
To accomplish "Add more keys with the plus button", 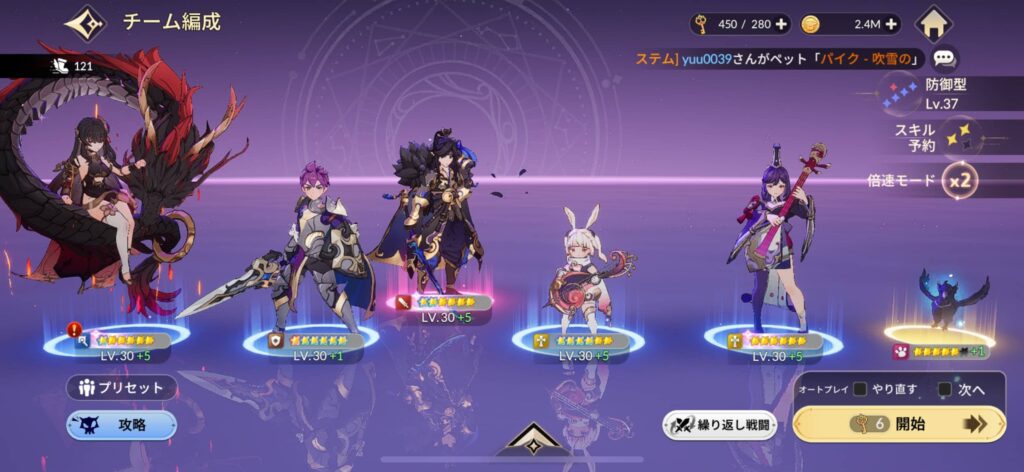I will 782,24.
